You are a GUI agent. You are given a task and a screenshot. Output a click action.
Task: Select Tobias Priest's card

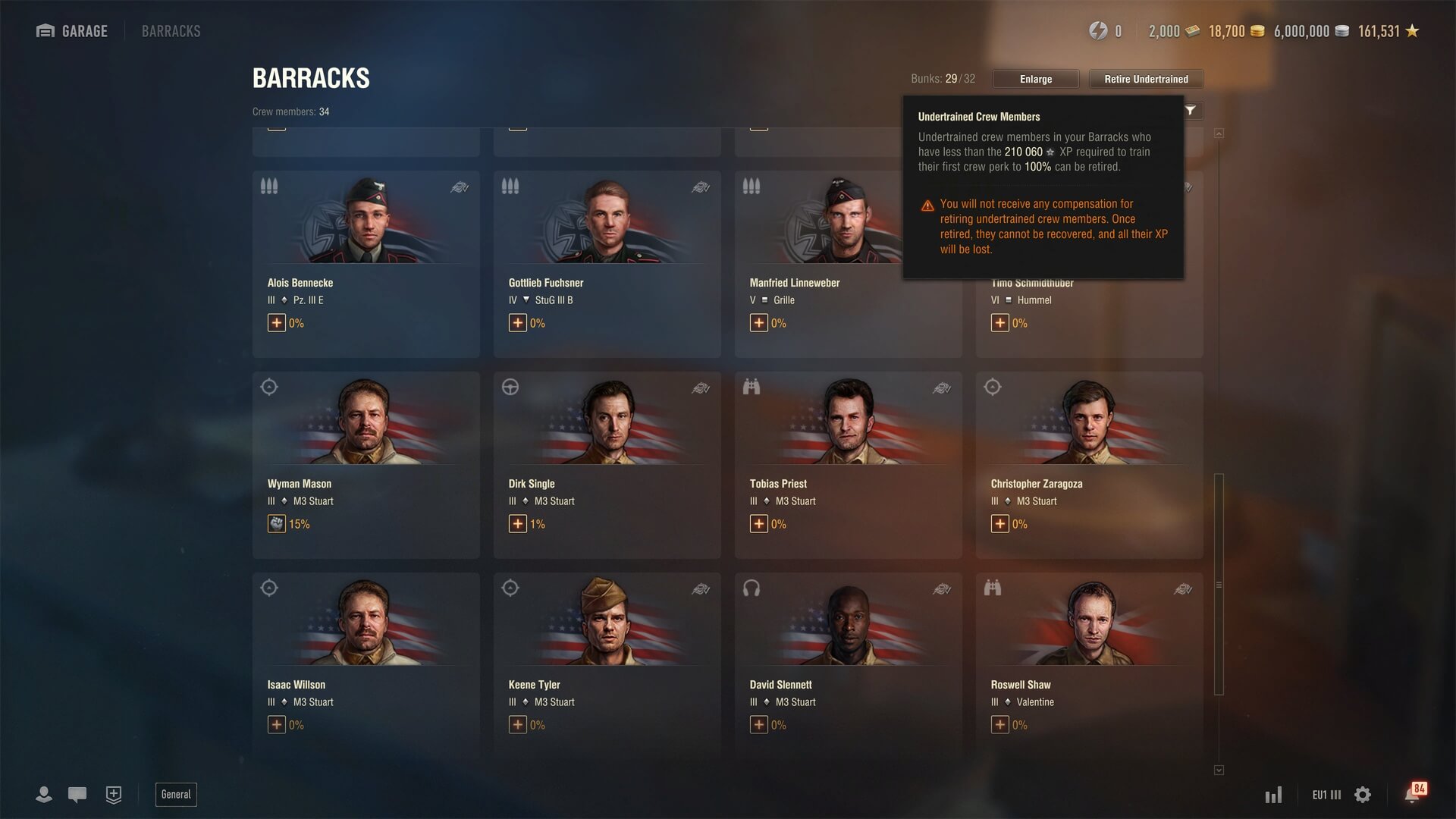coord(848,464)
